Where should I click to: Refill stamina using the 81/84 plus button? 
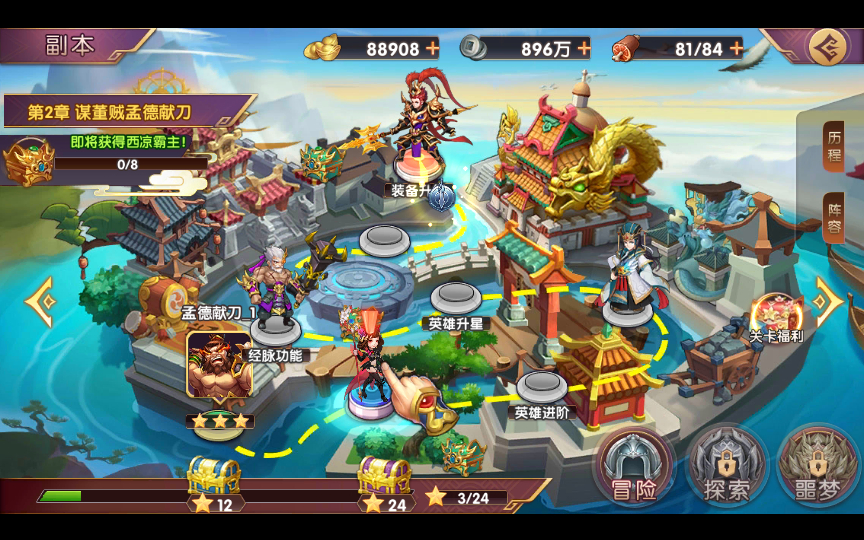(x=736, y=48)
